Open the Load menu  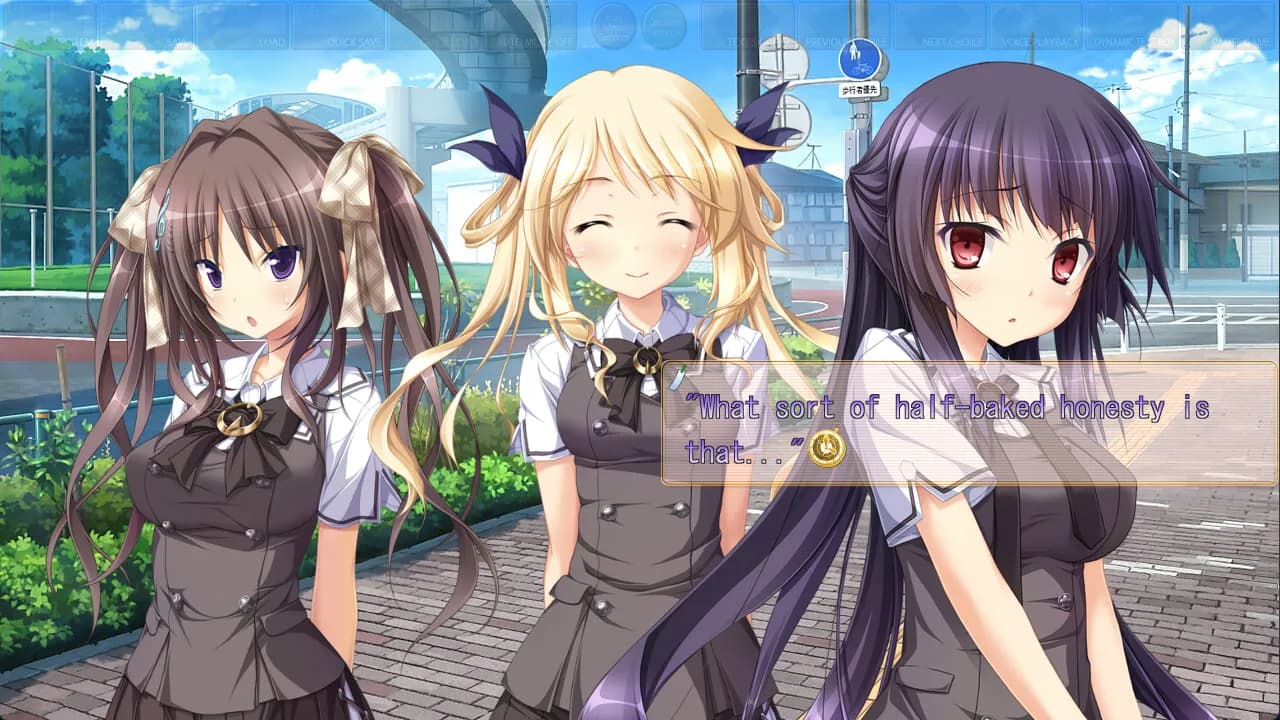pos(242,27)
